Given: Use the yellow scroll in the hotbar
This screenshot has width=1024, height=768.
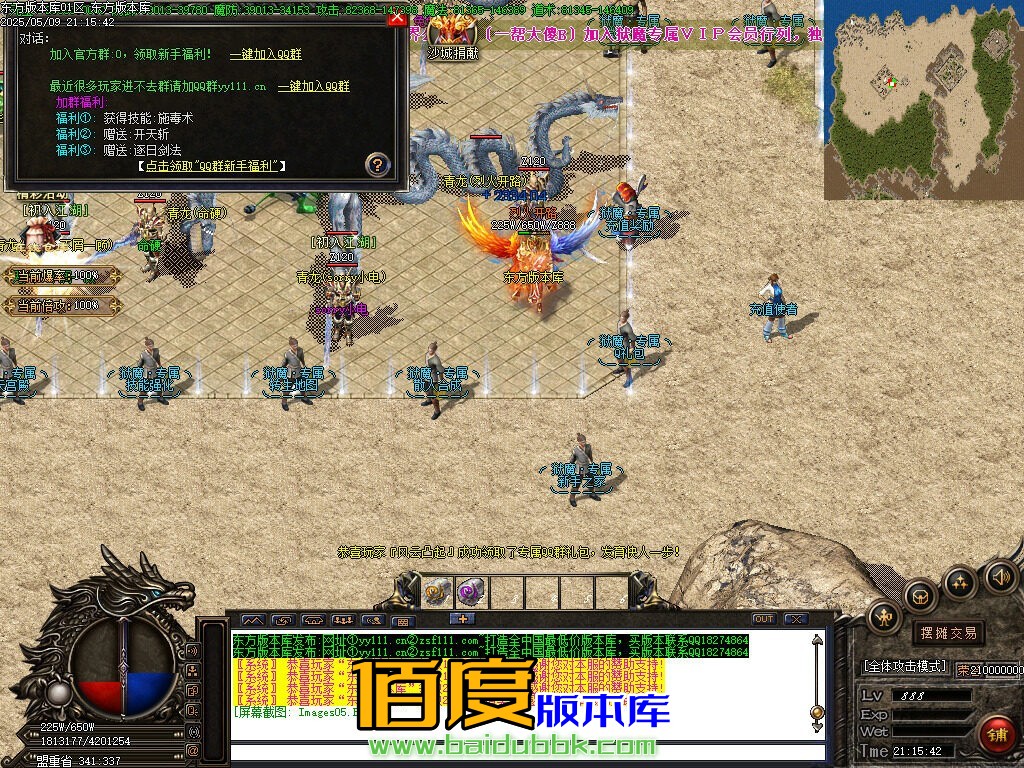Looking at the screenshot, I should [x=437, y=591].
